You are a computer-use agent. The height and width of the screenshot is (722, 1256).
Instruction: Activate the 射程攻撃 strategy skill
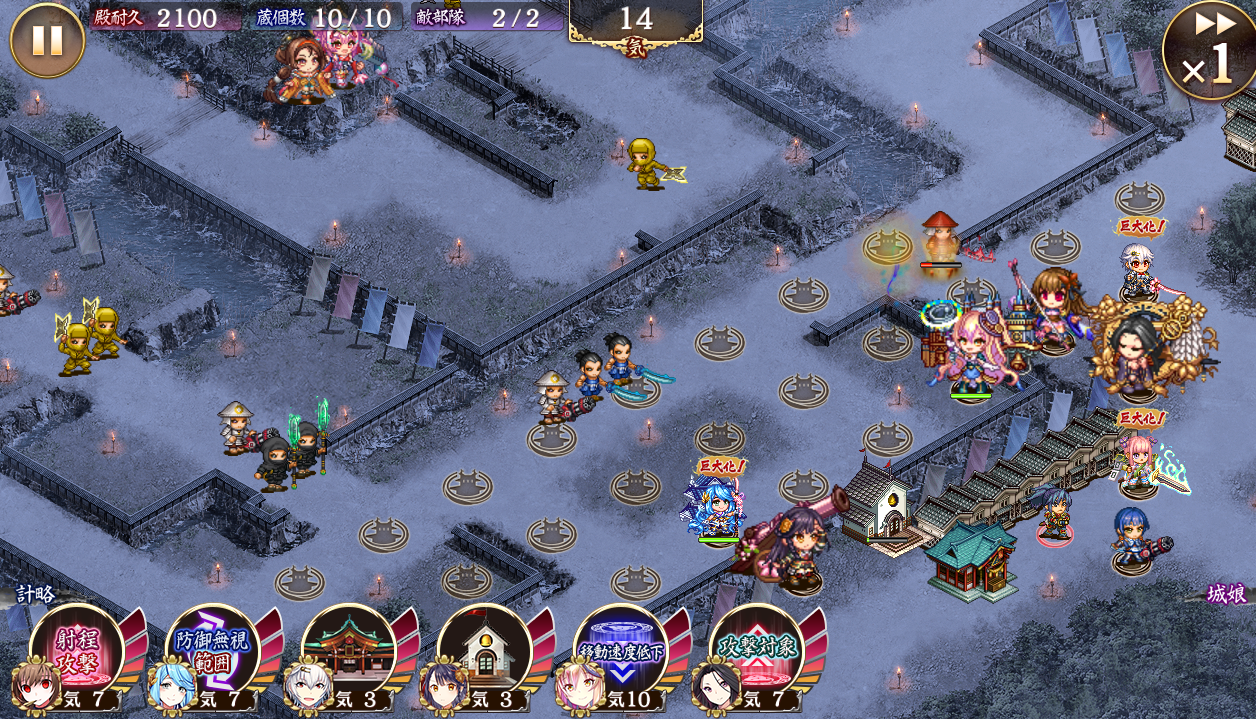pos(77,650)
